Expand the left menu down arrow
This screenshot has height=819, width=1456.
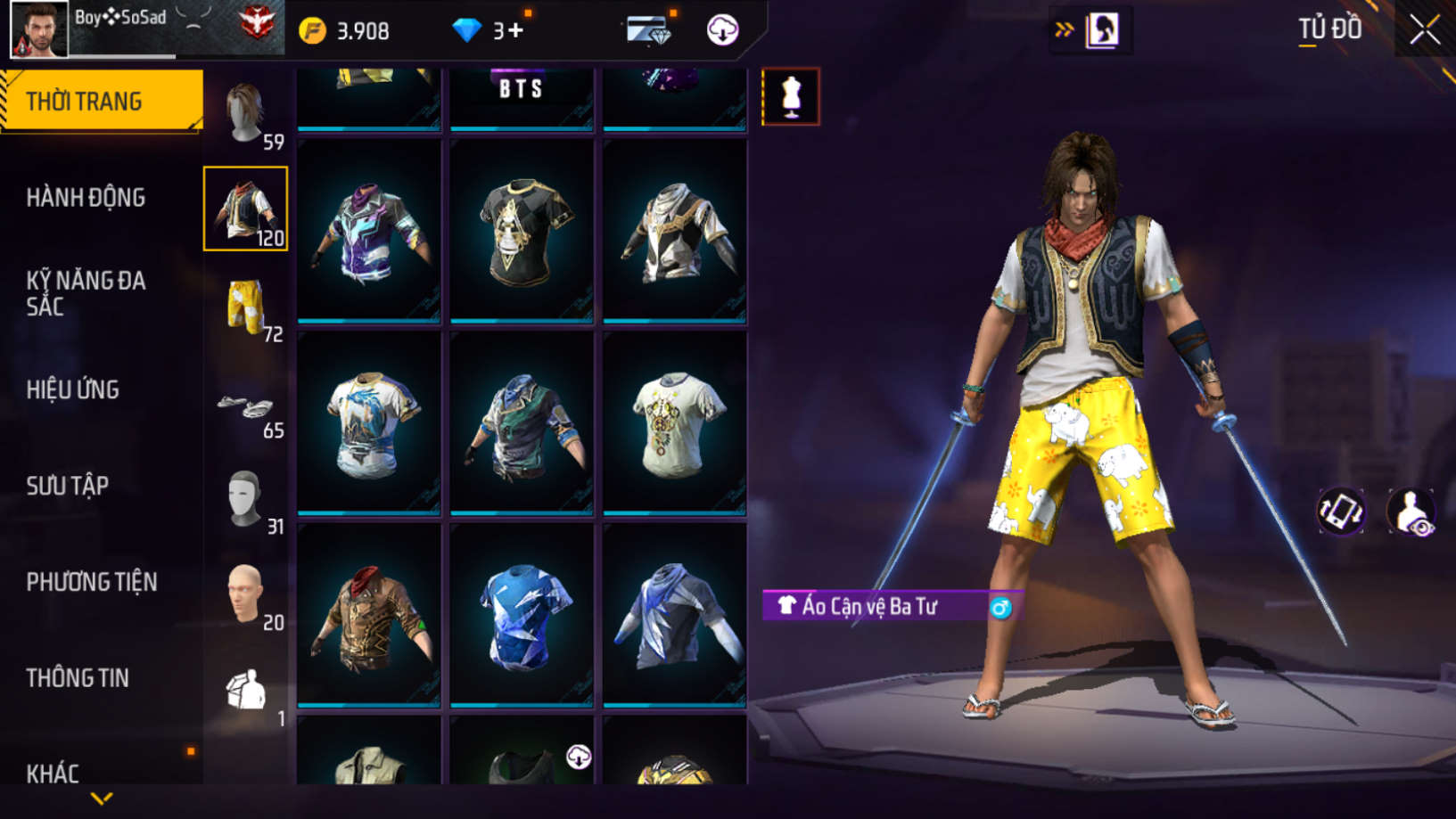102,799
